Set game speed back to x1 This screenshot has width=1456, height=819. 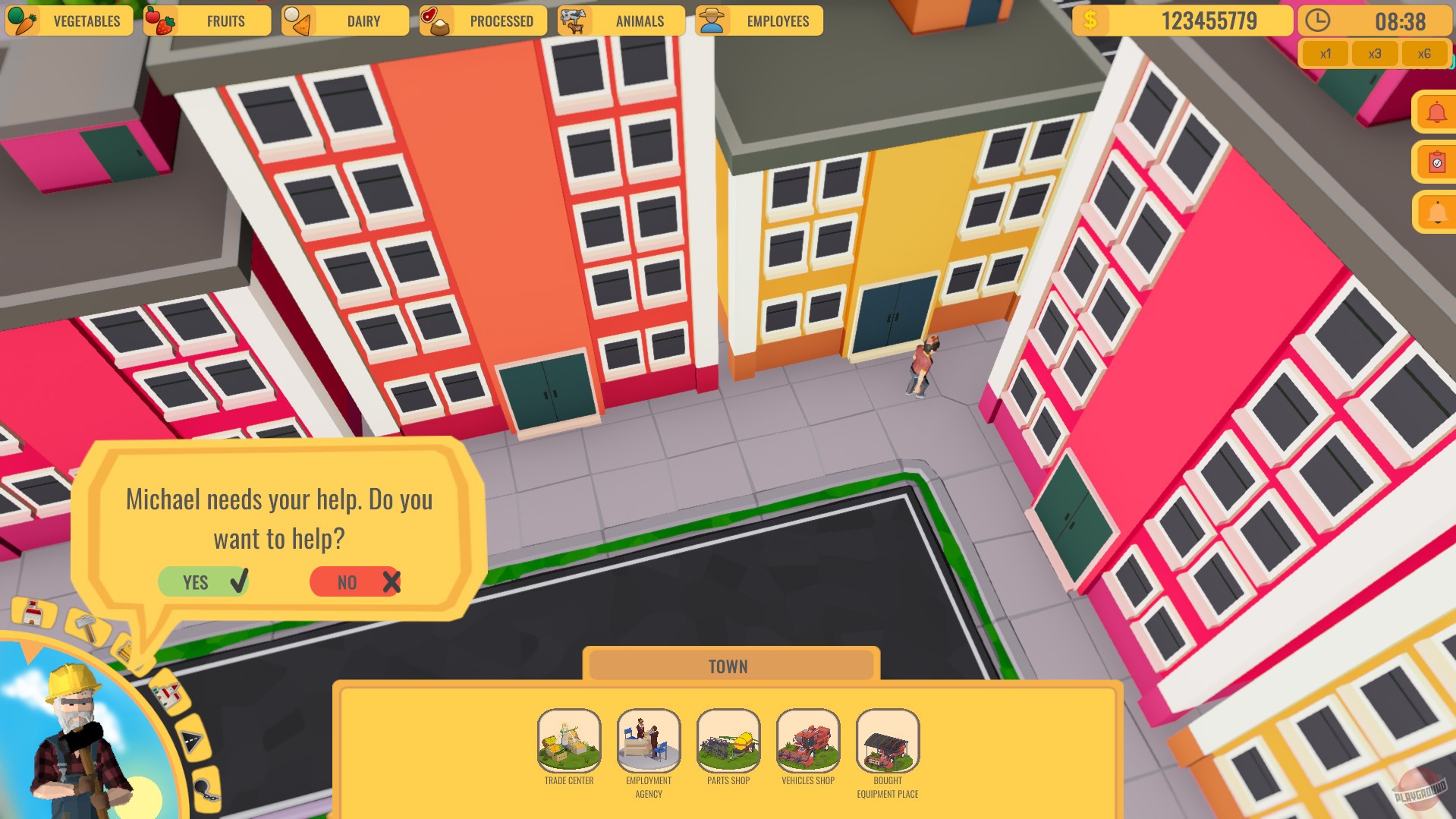coord(1325,53)
